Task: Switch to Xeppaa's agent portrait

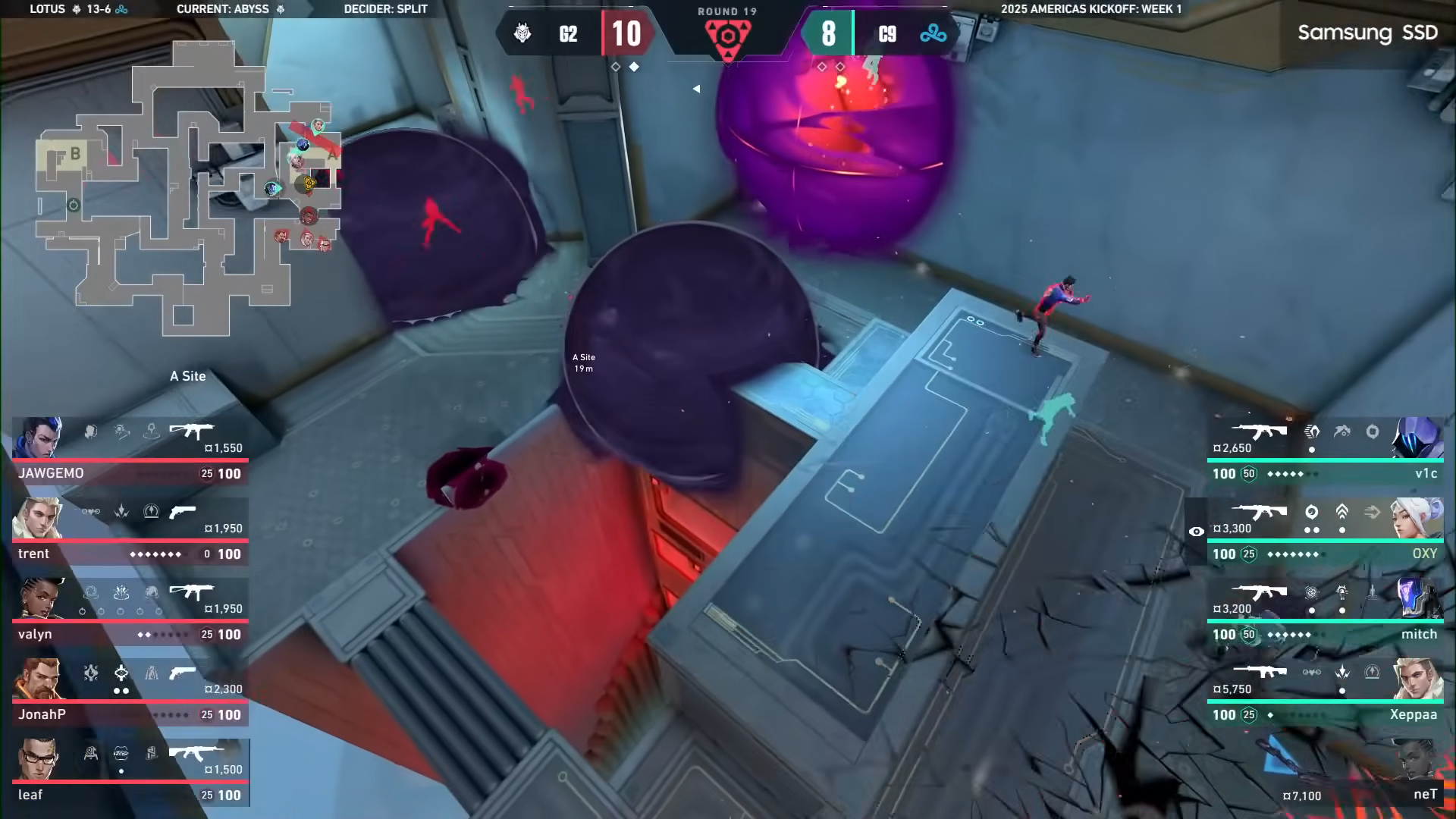Action: coord(1417,679)
